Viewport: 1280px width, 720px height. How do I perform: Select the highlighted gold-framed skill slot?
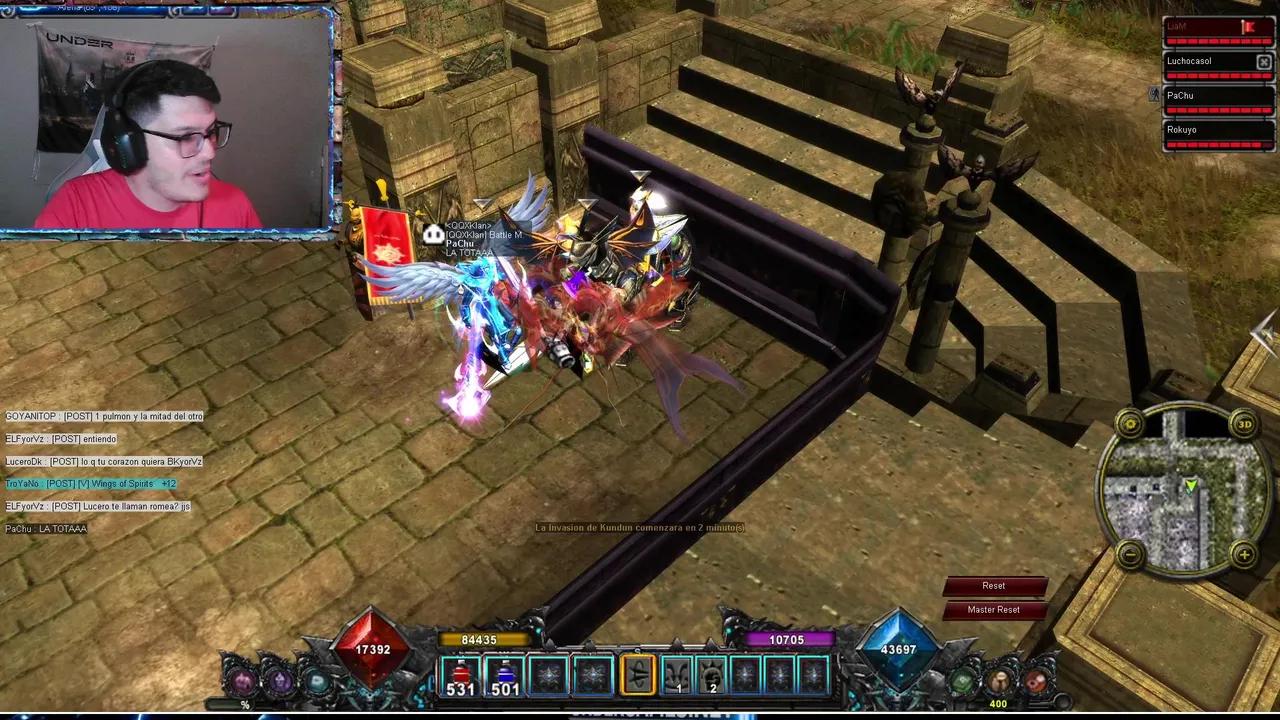pyautogui.click(x=637, y=675)
